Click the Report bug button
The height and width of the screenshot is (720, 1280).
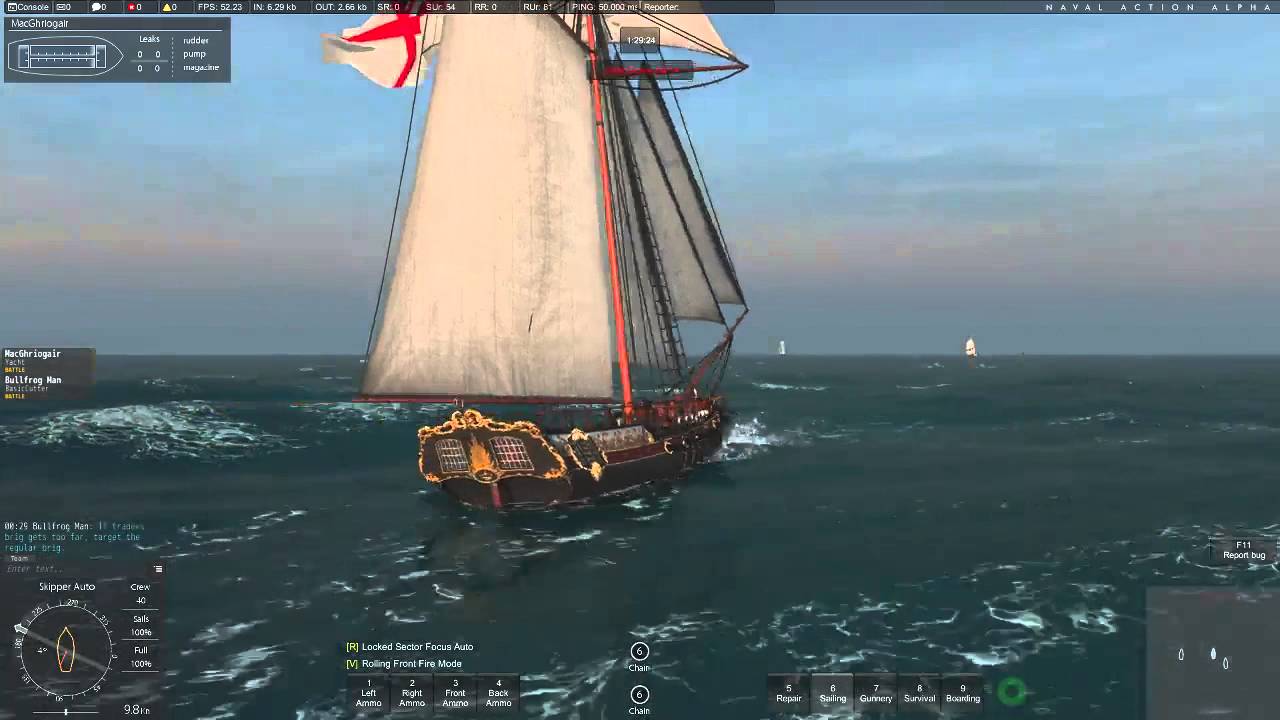pos(1244,550)
